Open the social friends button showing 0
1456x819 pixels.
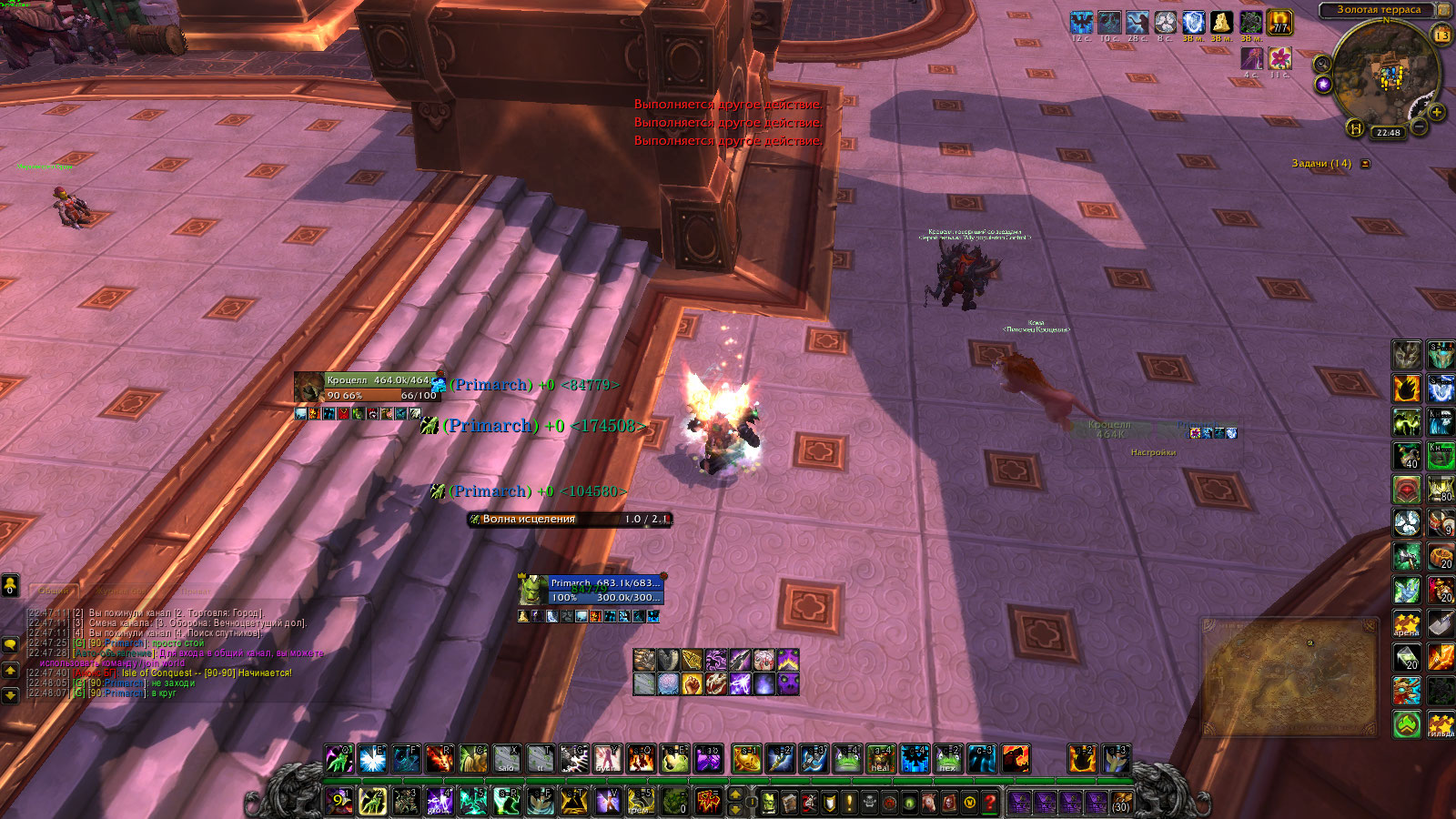click(11, 584)
